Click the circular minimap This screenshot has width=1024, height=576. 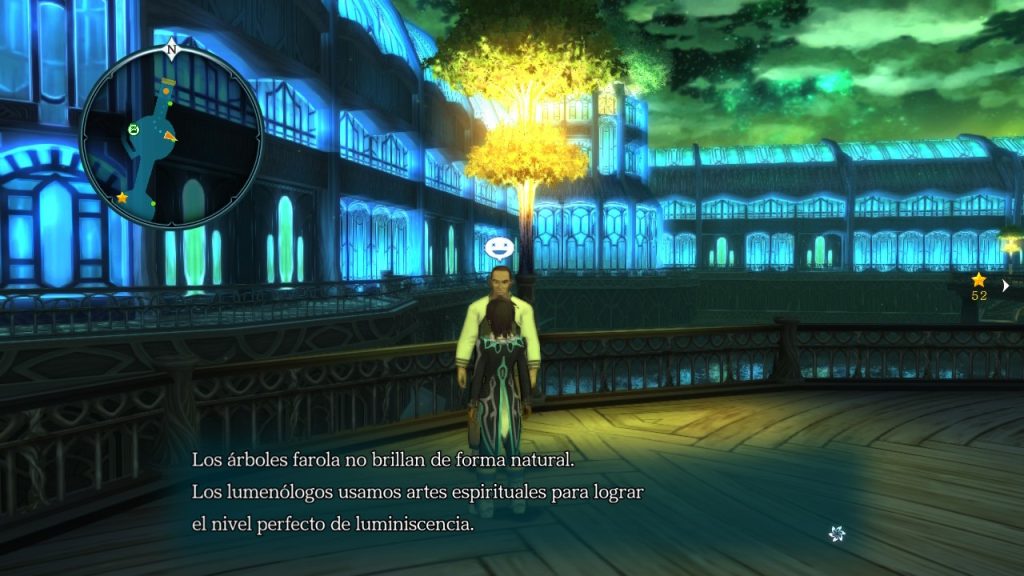tap(171, 137)
